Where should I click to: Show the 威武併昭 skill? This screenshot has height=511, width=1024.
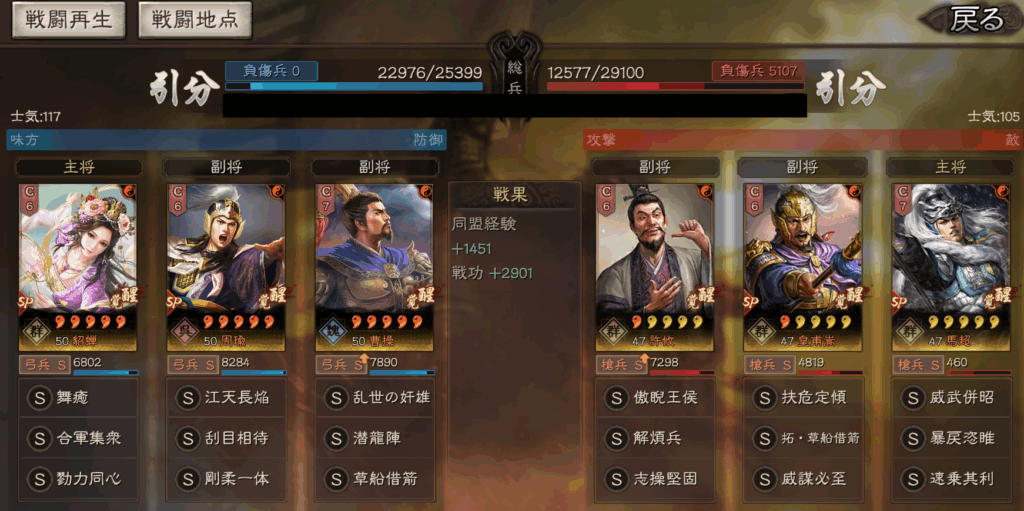coord(951,397)
